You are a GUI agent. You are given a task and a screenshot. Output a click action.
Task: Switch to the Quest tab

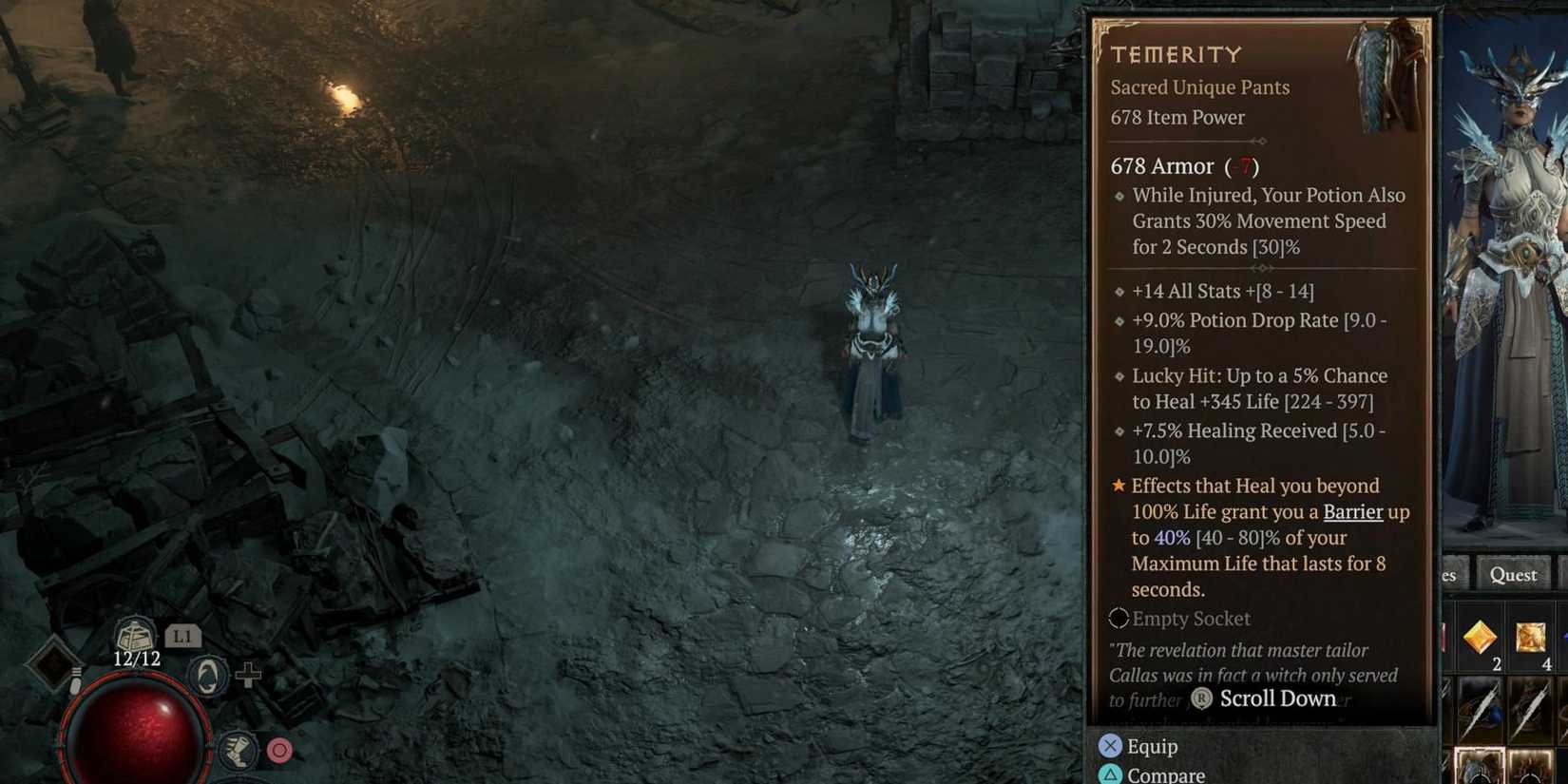click(x=1513, y=574)
